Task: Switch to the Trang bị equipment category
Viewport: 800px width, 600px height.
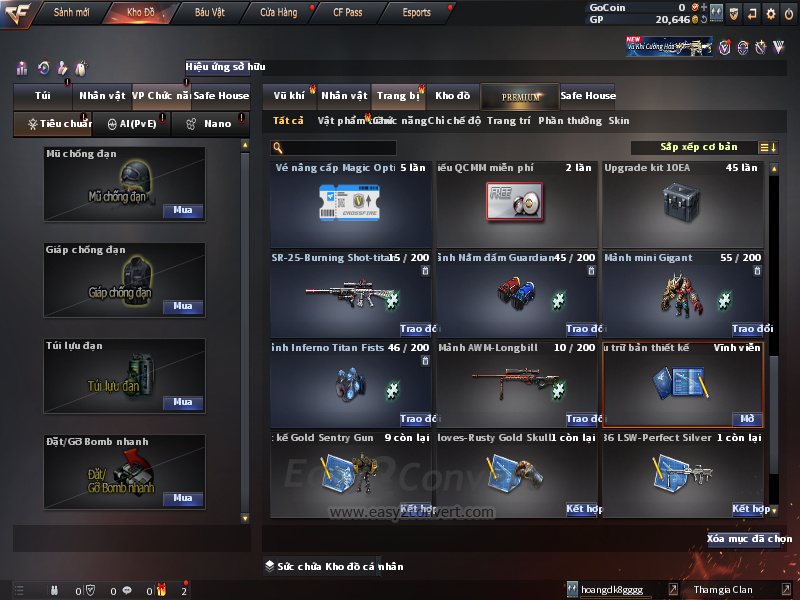Action: [x=398, y=96]
